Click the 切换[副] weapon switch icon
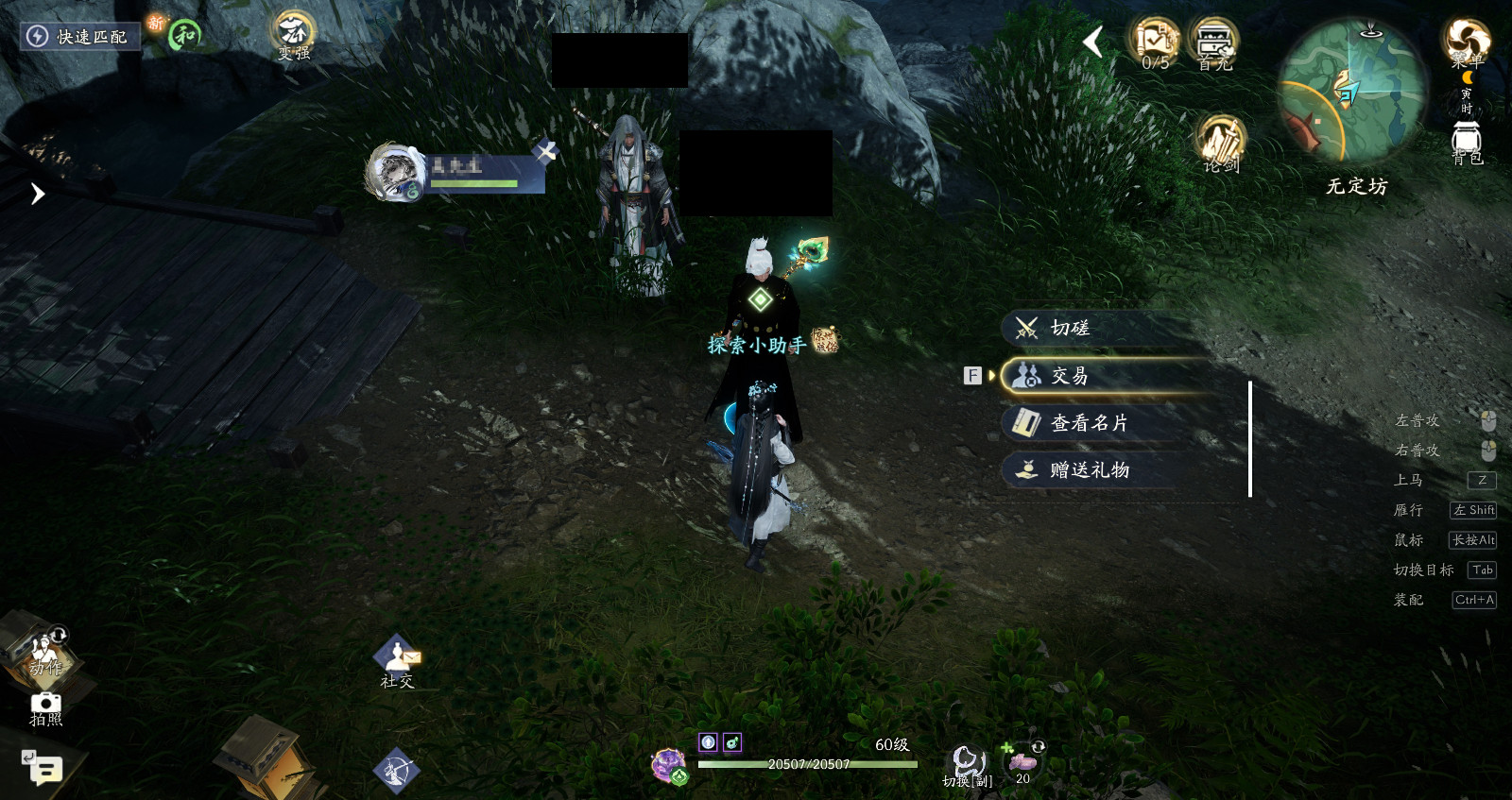 tap(966, 765)
